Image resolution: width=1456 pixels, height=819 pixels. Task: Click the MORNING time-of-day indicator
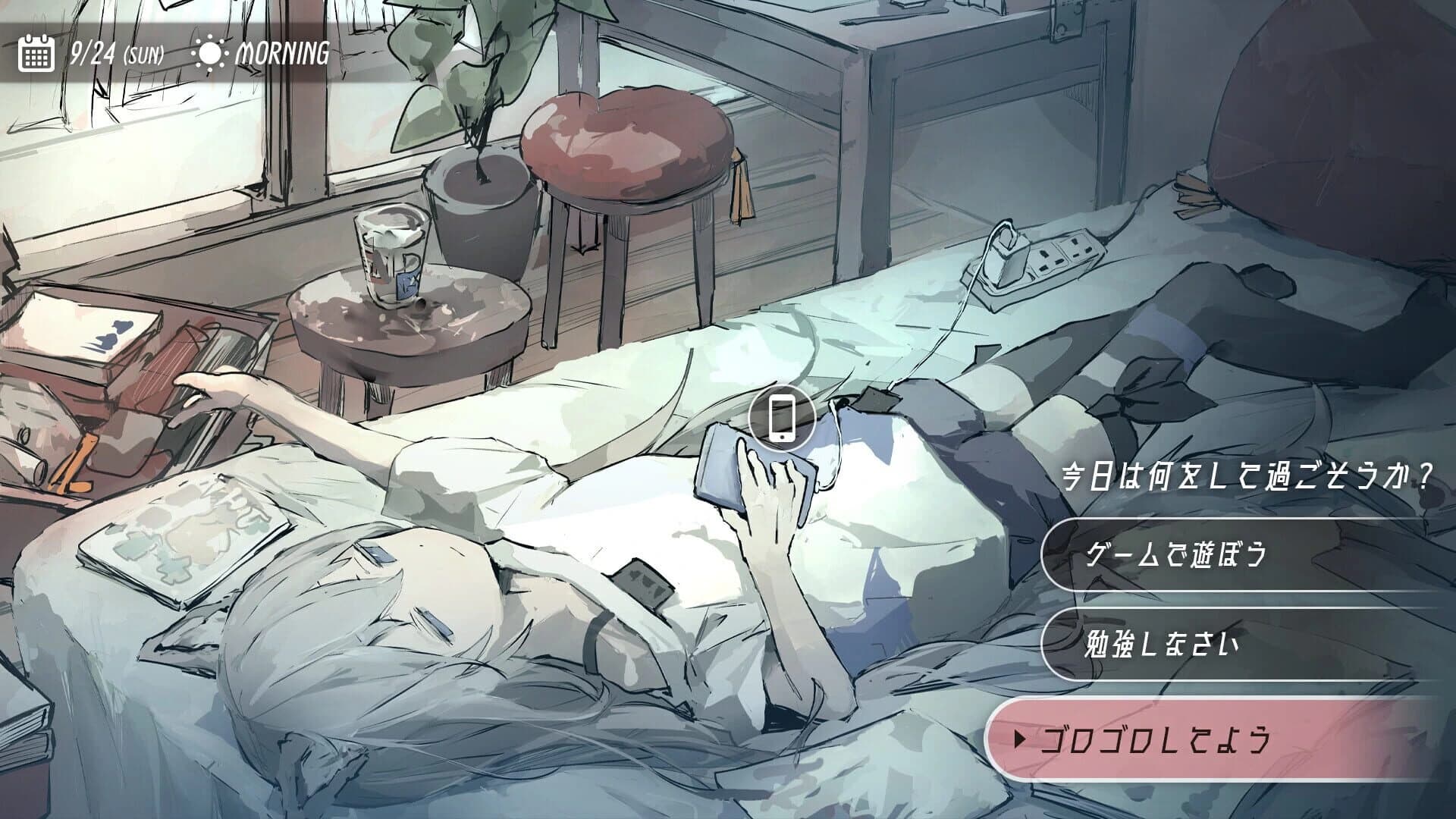click(283, 52)
